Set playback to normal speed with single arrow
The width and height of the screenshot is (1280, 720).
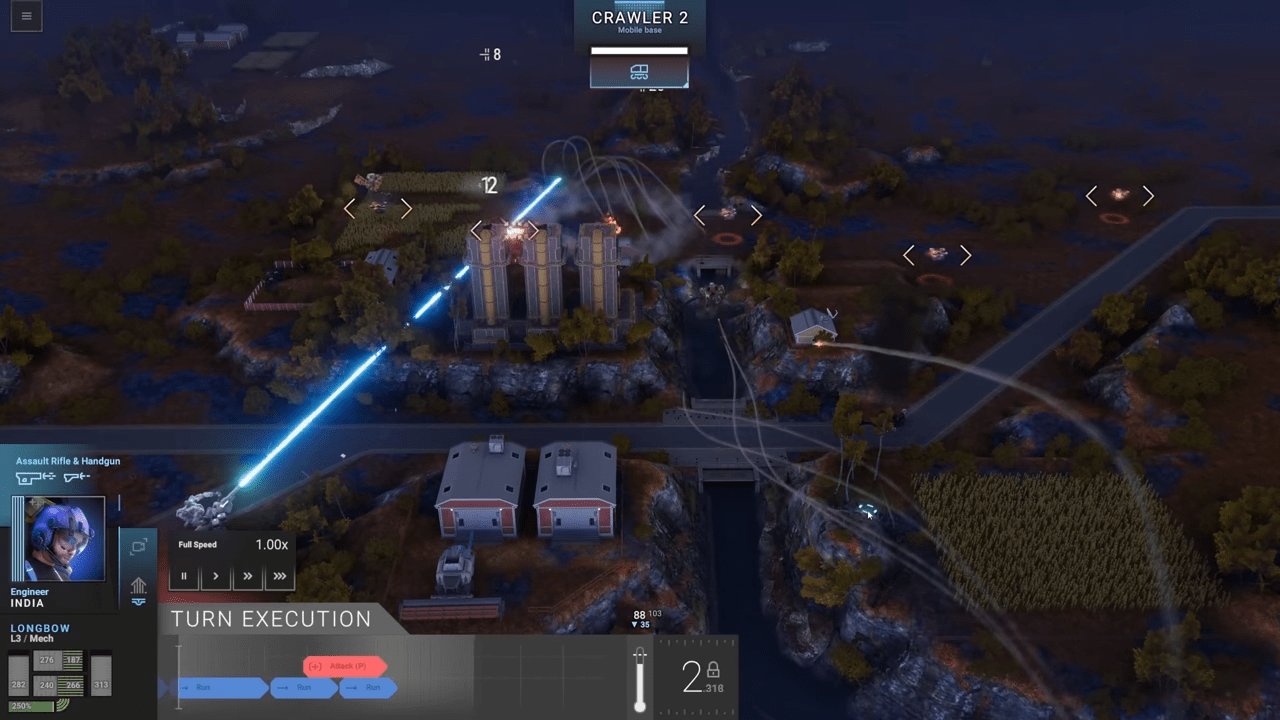(215, 576)
